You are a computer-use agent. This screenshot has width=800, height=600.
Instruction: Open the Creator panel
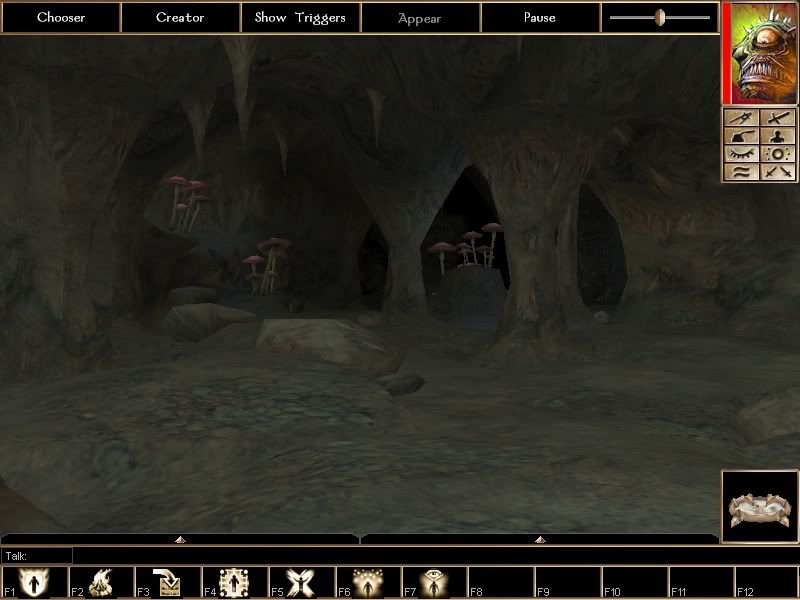pyautogui.click(x=180, y=17)
